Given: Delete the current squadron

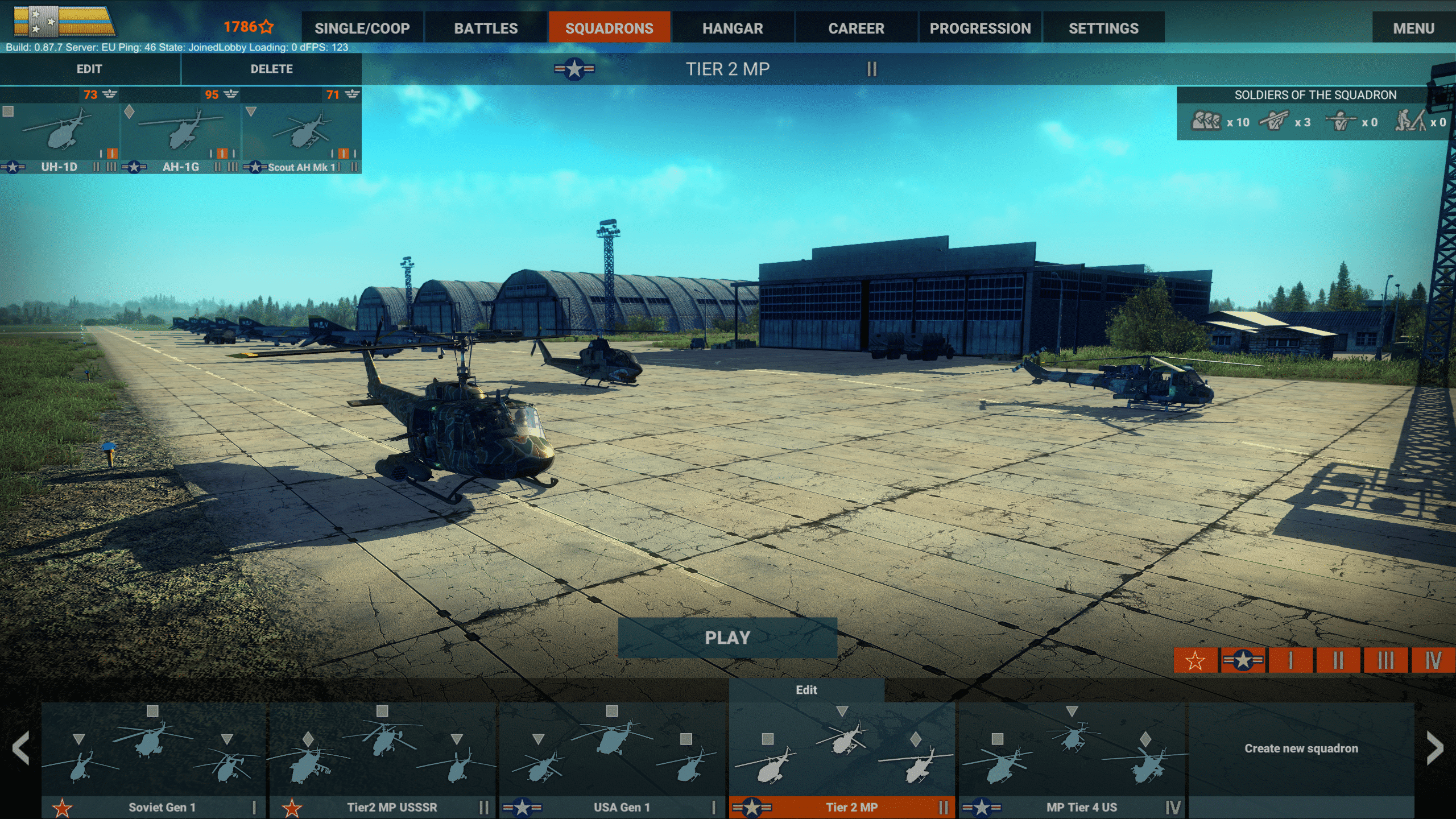Looking at the screenshot, I should click(x=271, y=69).
